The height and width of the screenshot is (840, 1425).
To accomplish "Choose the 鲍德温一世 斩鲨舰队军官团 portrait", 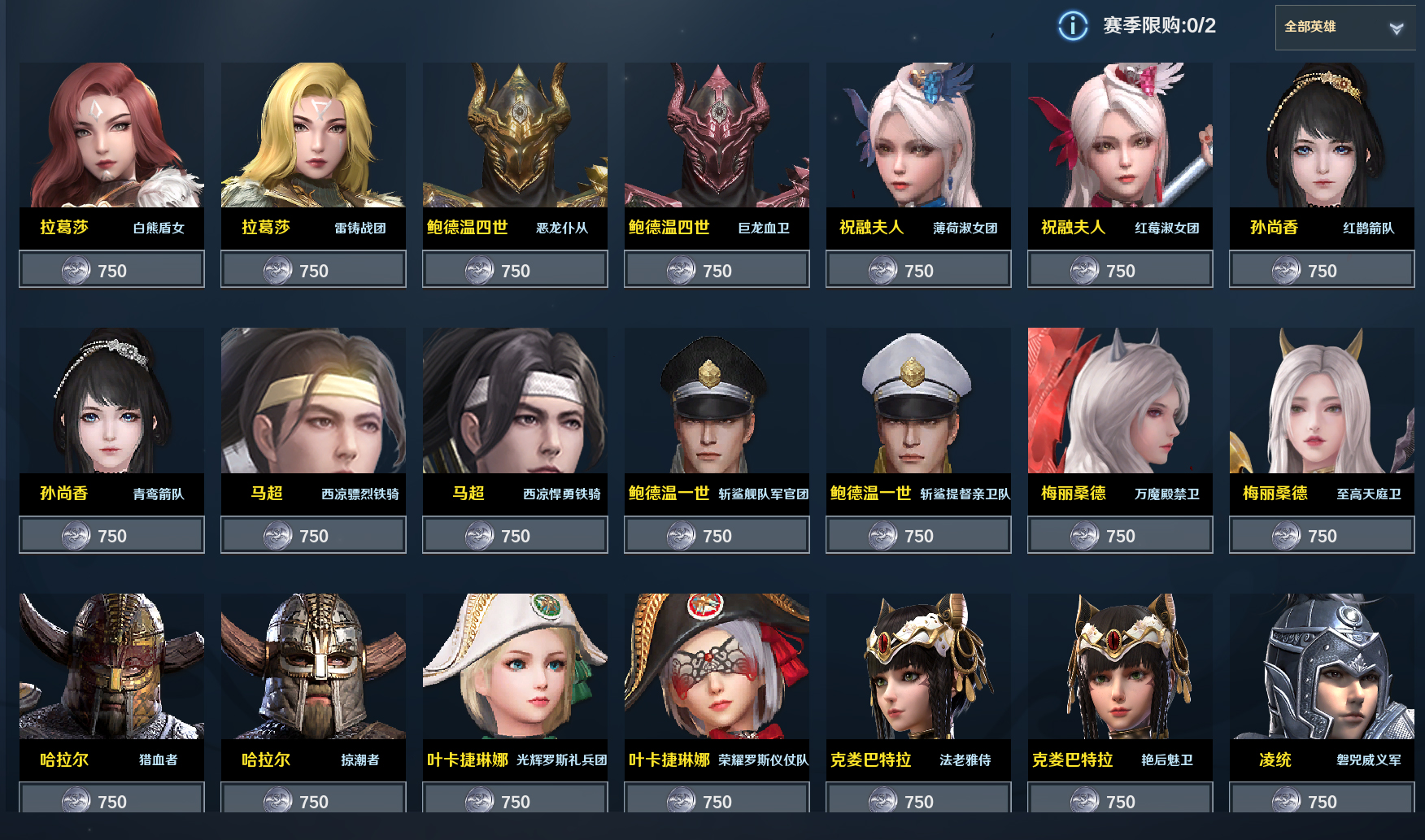I will 717,400.
